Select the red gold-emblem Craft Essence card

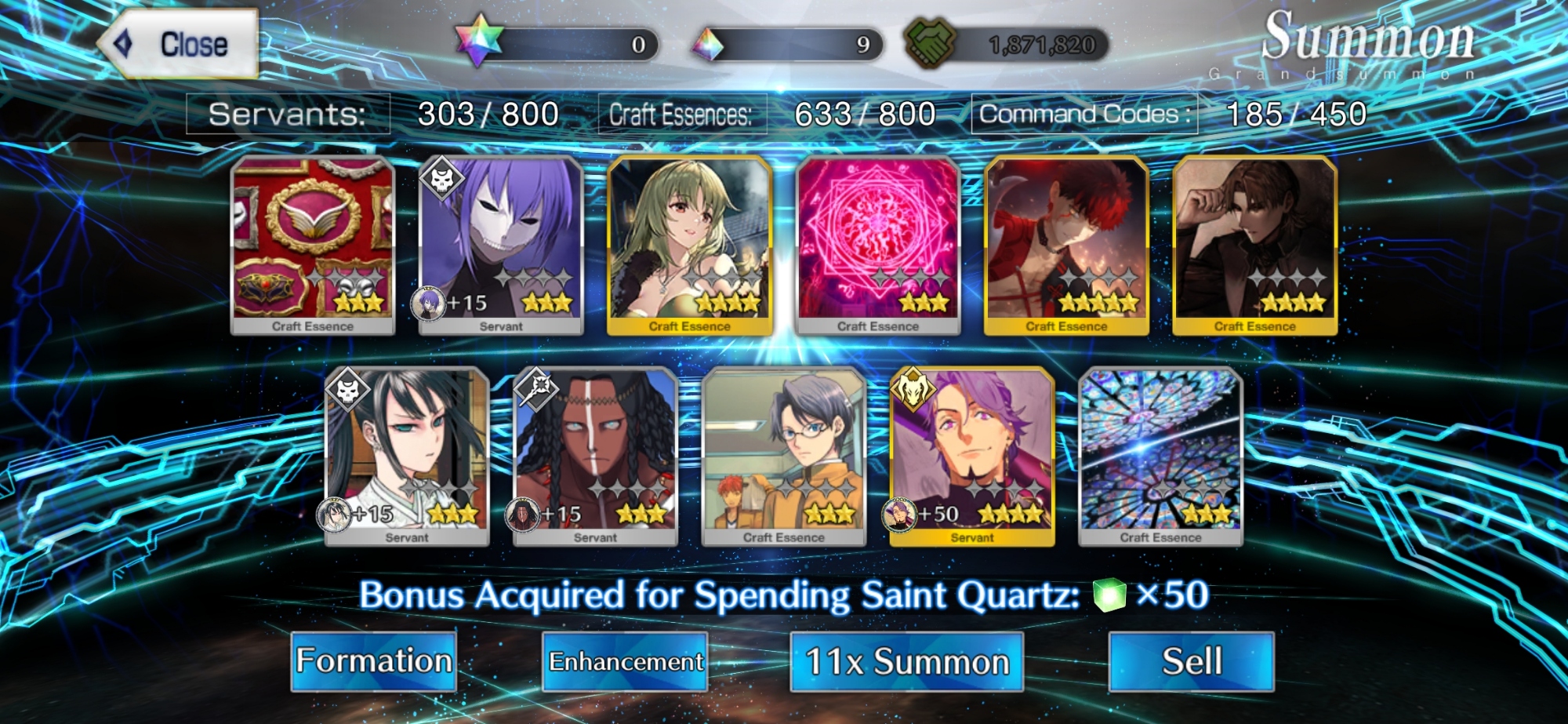click(x=313, y=243)
